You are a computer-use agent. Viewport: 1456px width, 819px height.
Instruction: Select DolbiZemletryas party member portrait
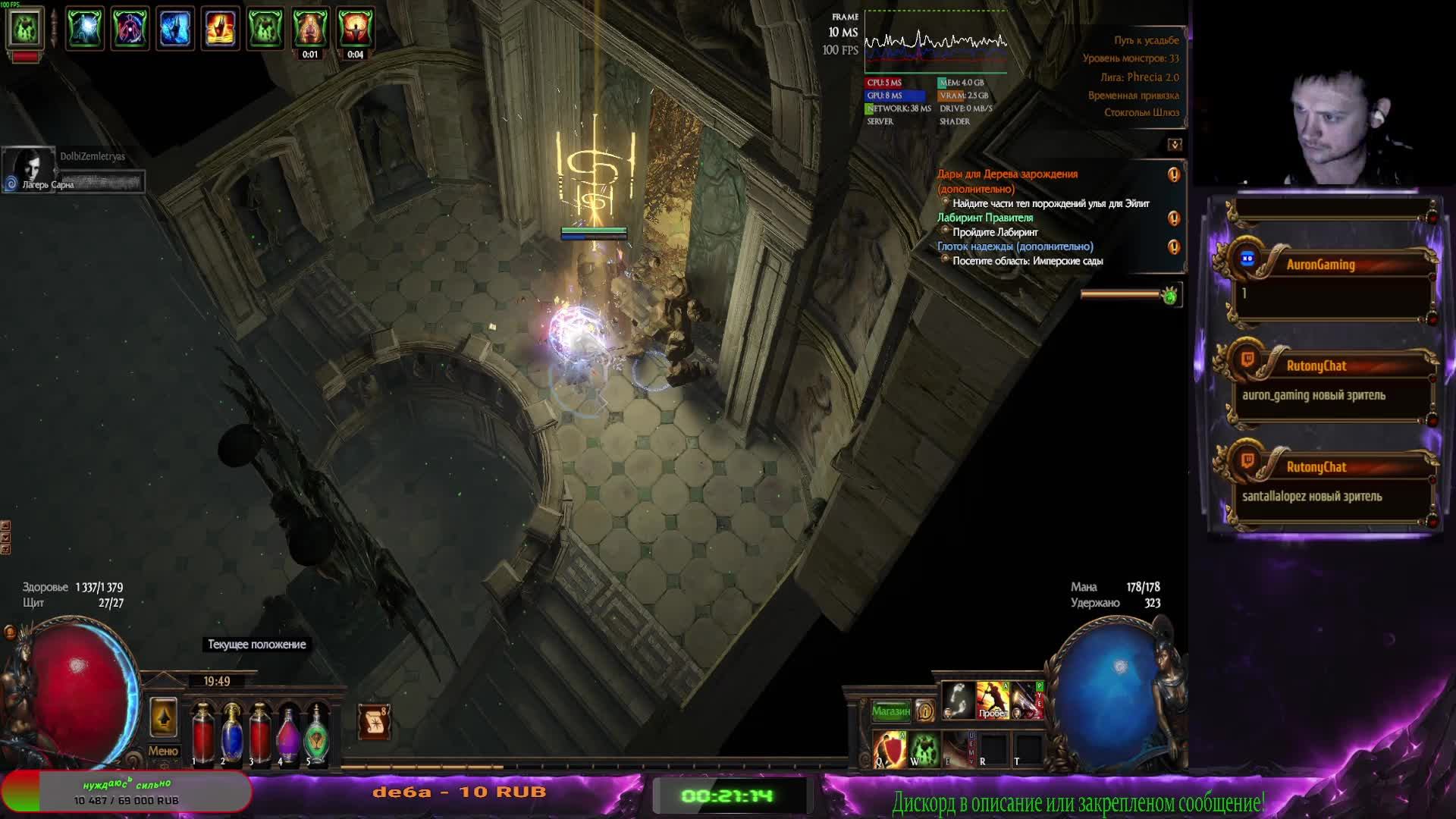click(x=28, y=168)
